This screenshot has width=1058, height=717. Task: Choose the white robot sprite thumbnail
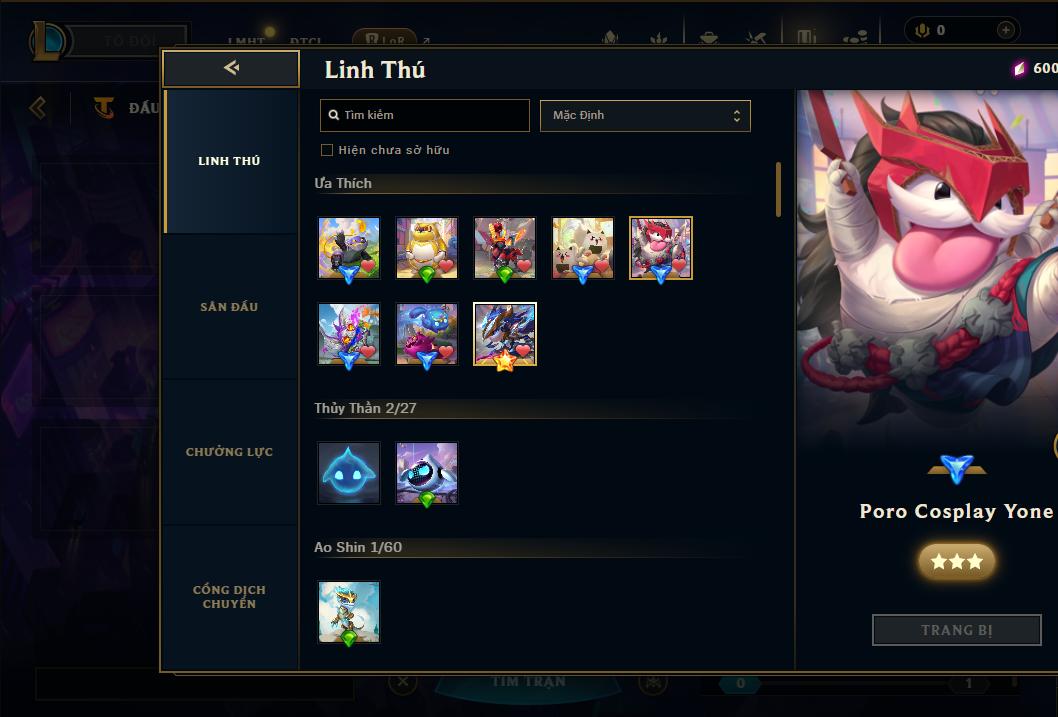pos(427,473)
